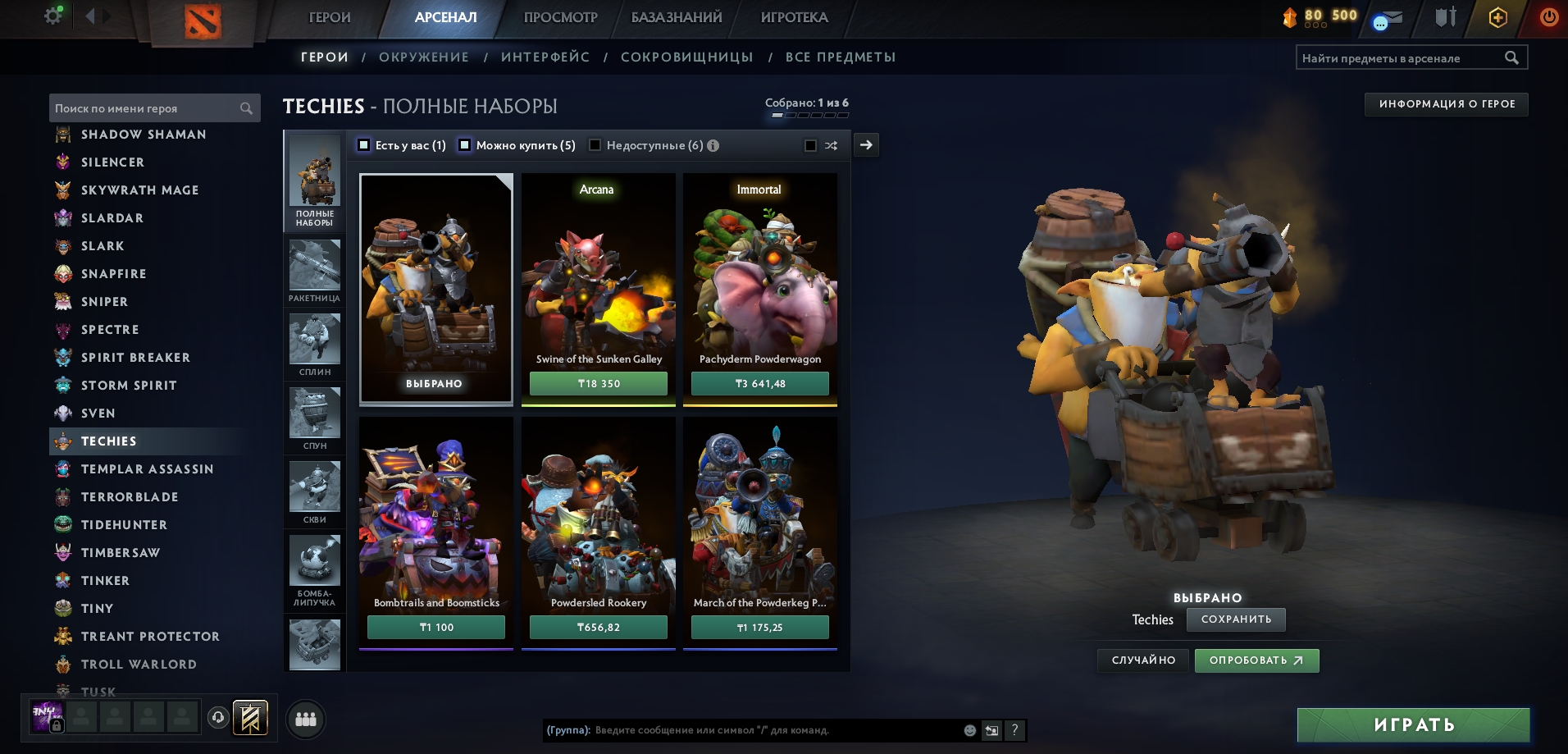Select the ОКРУЖЕНИЕ arsenal subcategory

coord(424,57)
